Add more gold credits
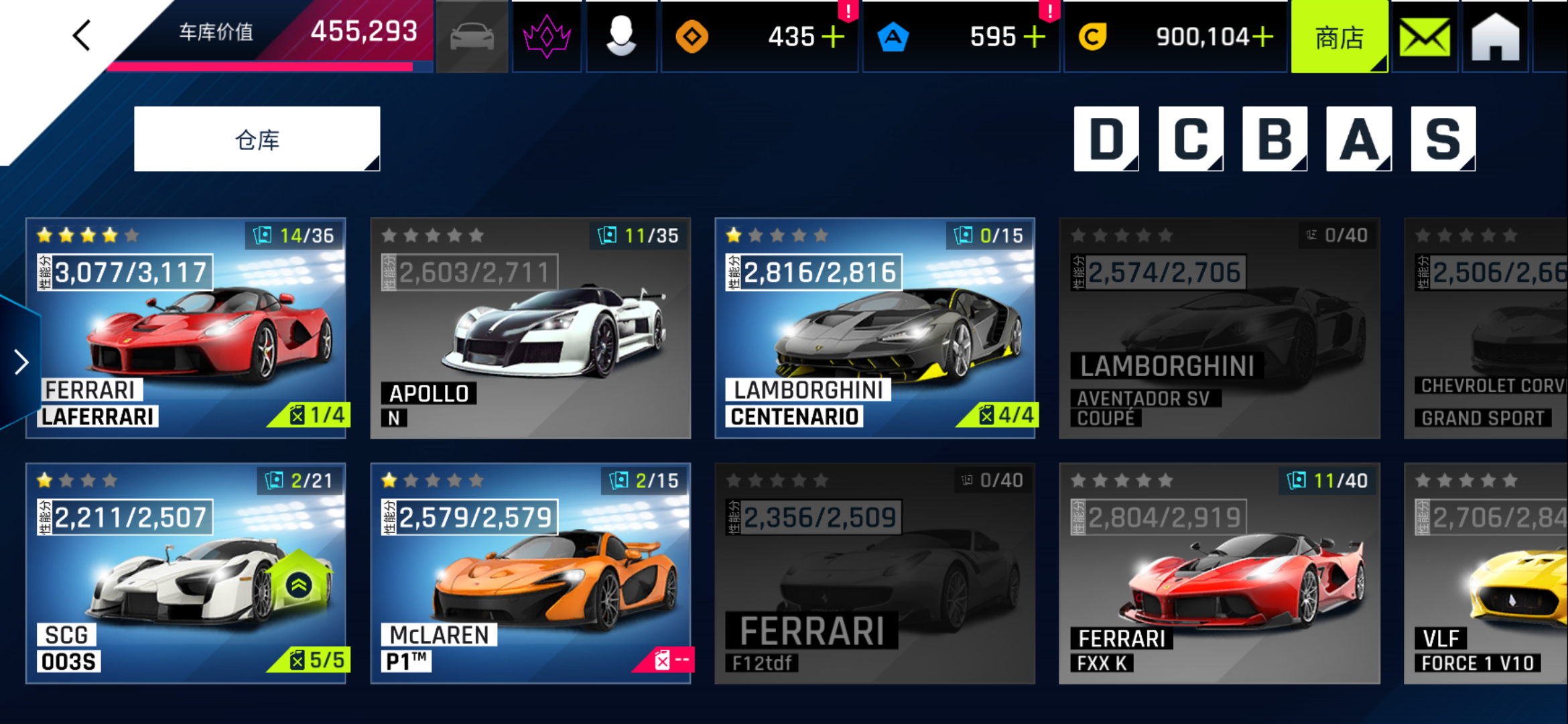This screenshot has height=724, width=1568. click(1262, 37)
